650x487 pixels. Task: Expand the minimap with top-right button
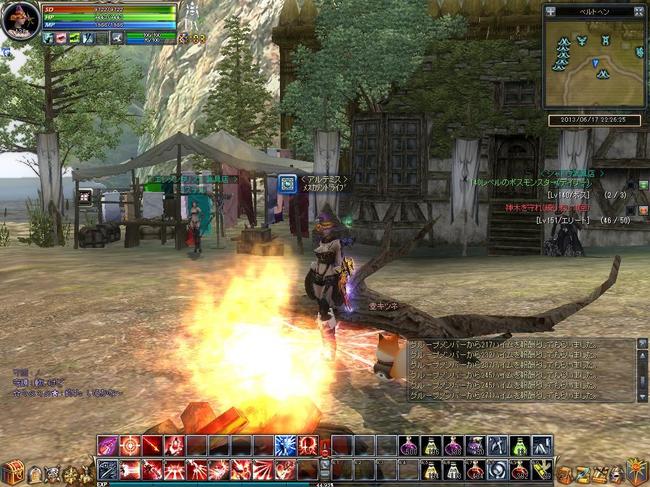637,12
